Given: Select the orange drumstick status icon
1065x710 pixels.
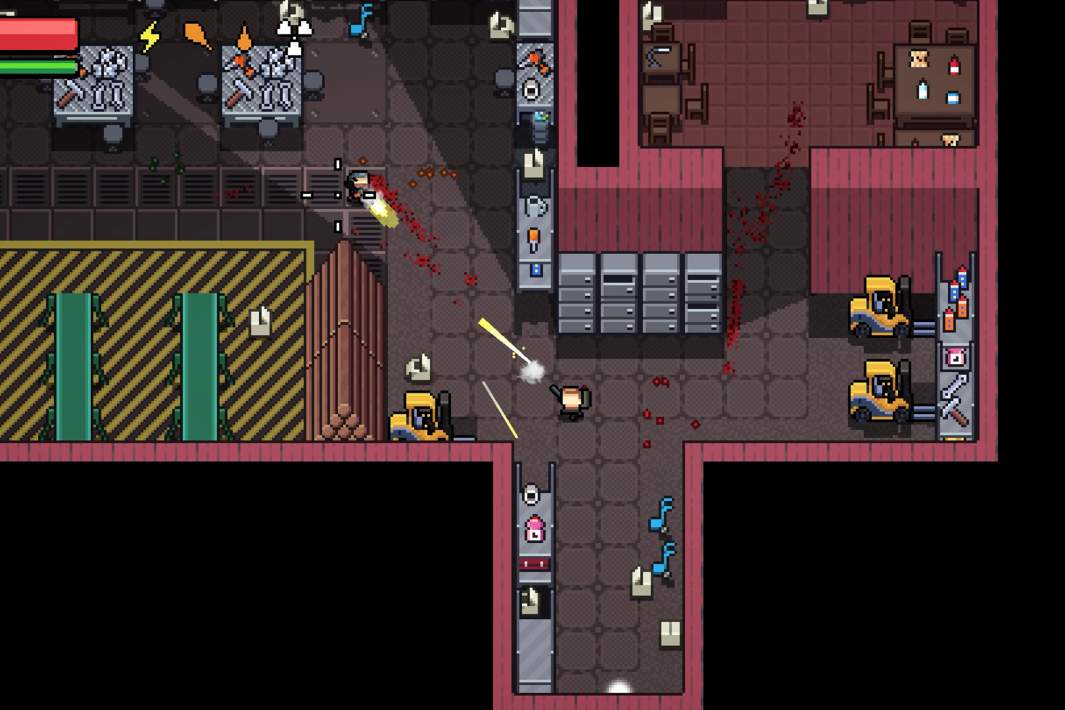Looking at the screenshot, I should pos(197,36).
